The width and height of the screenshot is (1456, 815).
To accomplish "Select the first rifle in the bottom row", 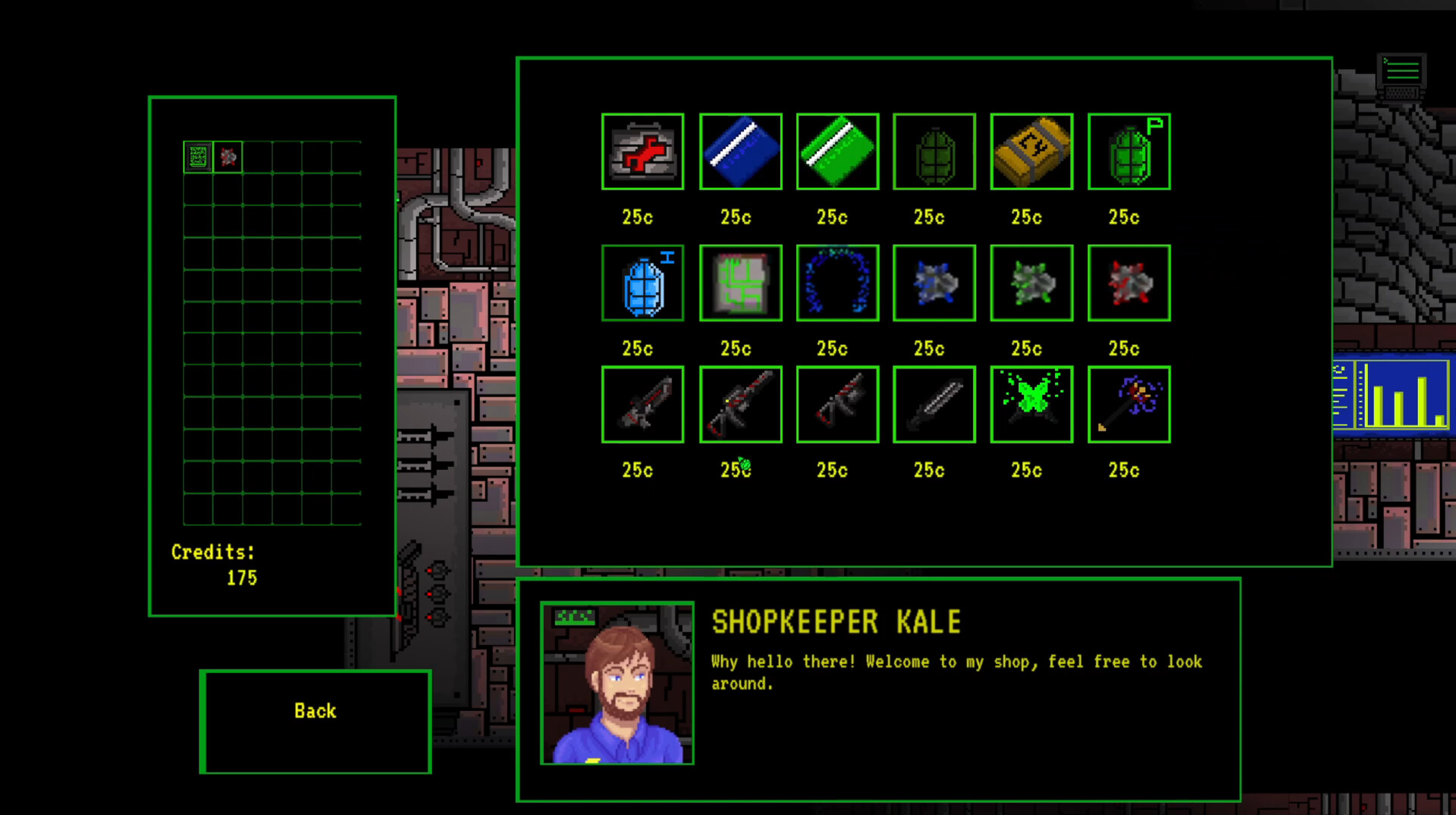I will (643, 404).
